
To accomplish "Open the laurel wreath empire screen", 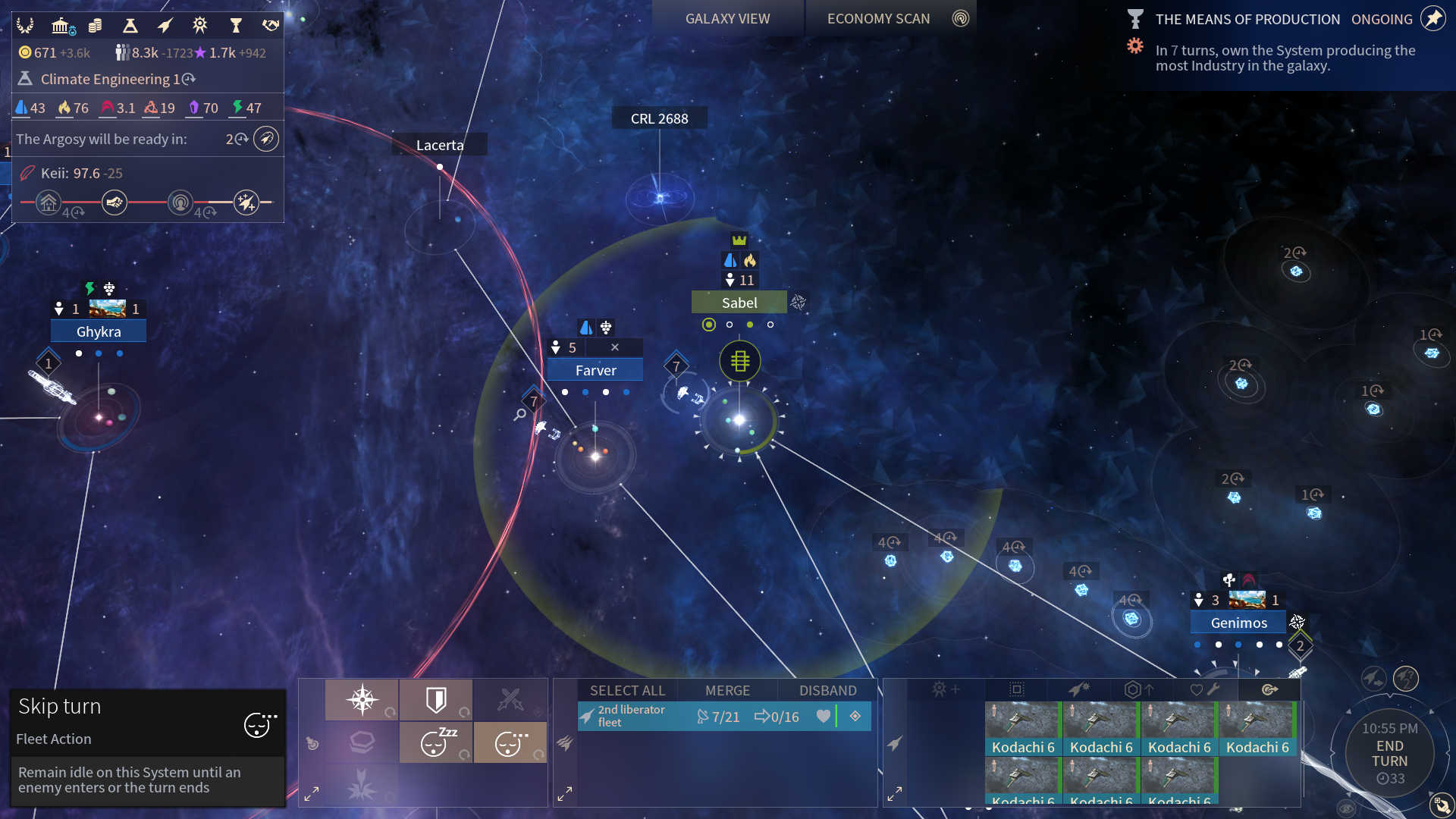I will tap(26, 26).
